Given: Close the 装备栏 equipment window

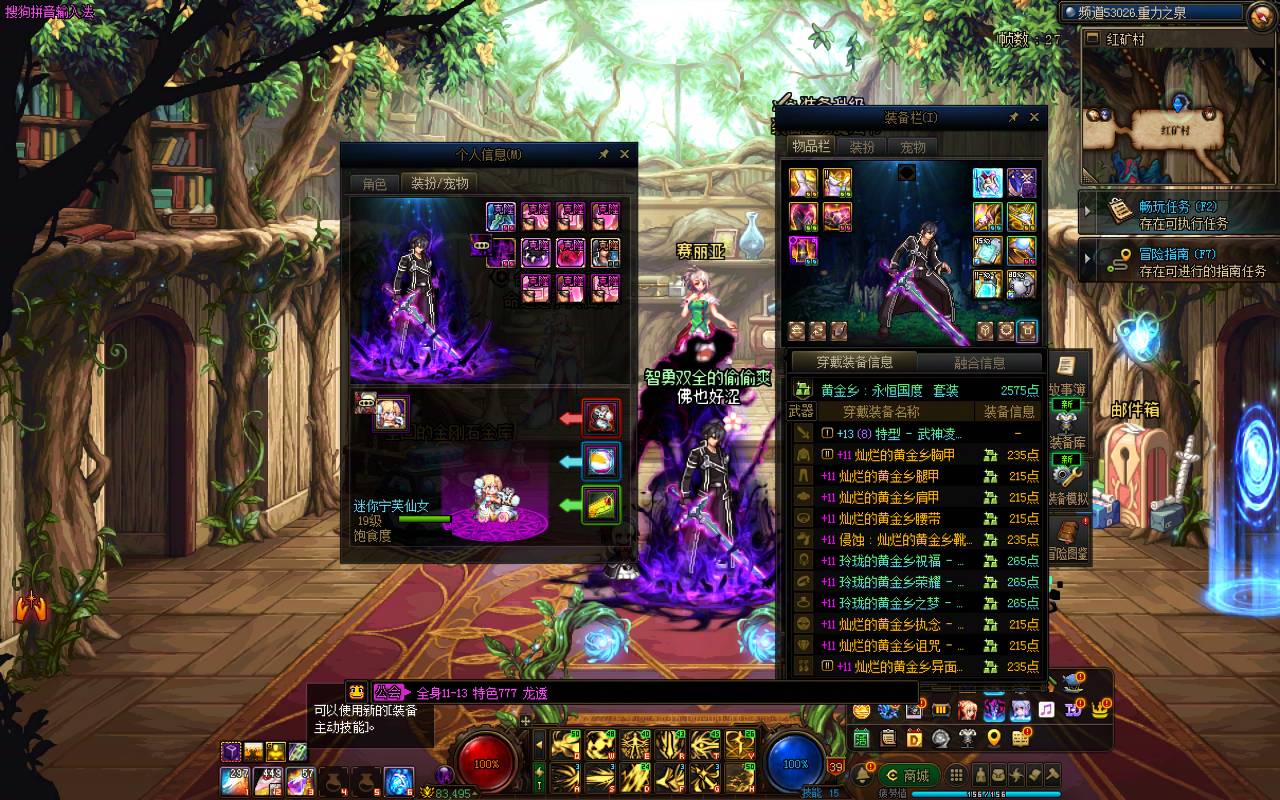Looking at the screenshot, I should point(1034,117).
